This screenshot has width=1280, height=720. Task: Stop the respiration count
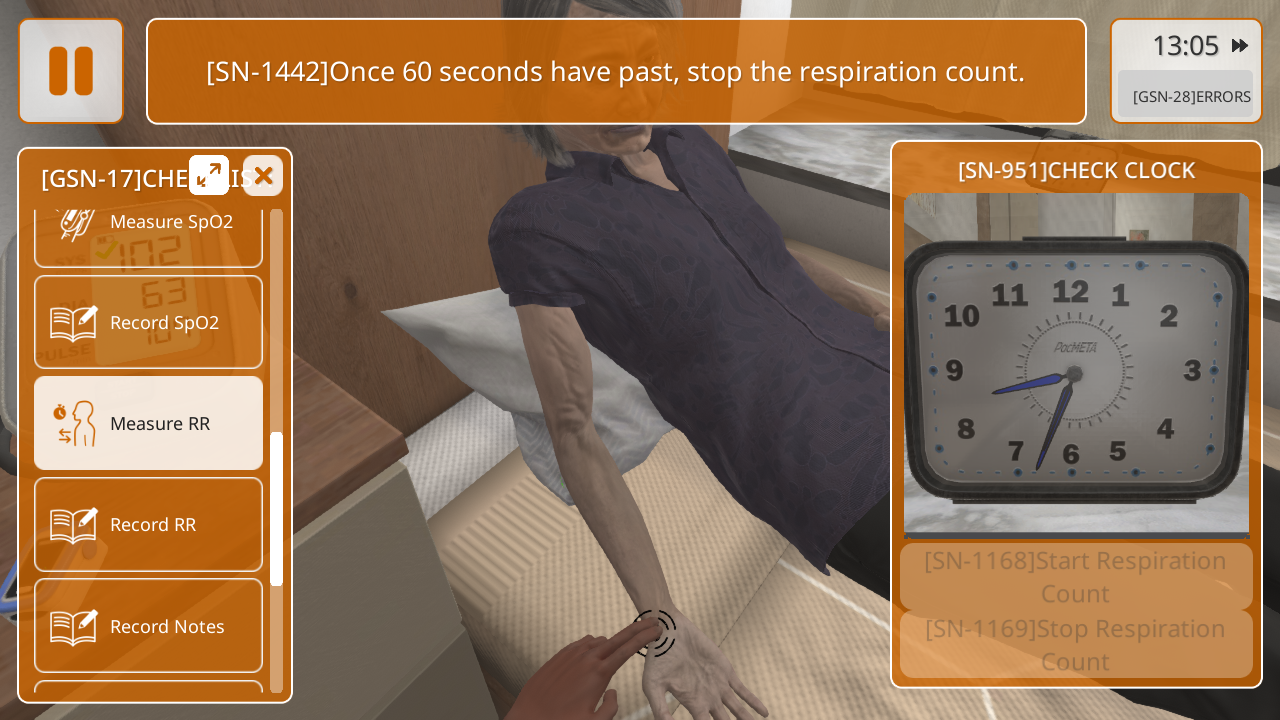pyautogui.click(x=1075, y=645)
